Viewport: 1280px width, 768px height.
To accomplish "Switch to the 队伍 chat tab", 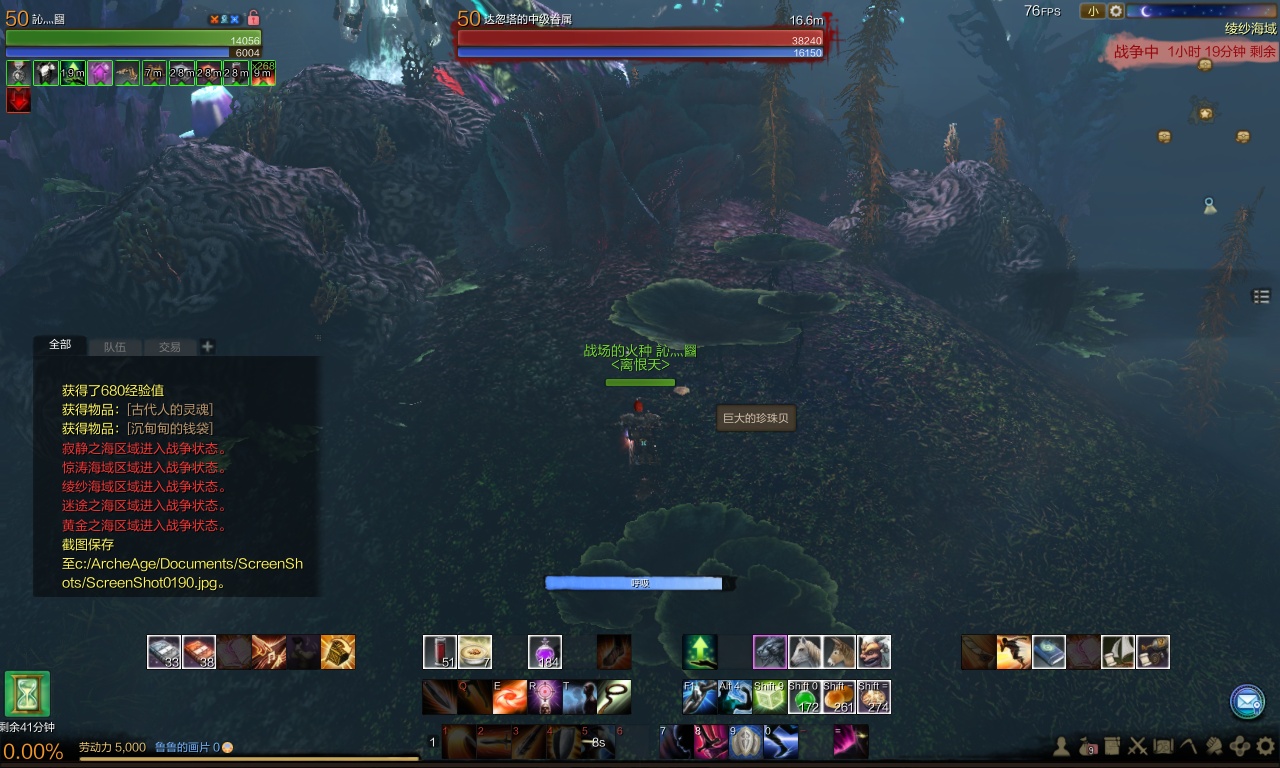I will [115, 347].
